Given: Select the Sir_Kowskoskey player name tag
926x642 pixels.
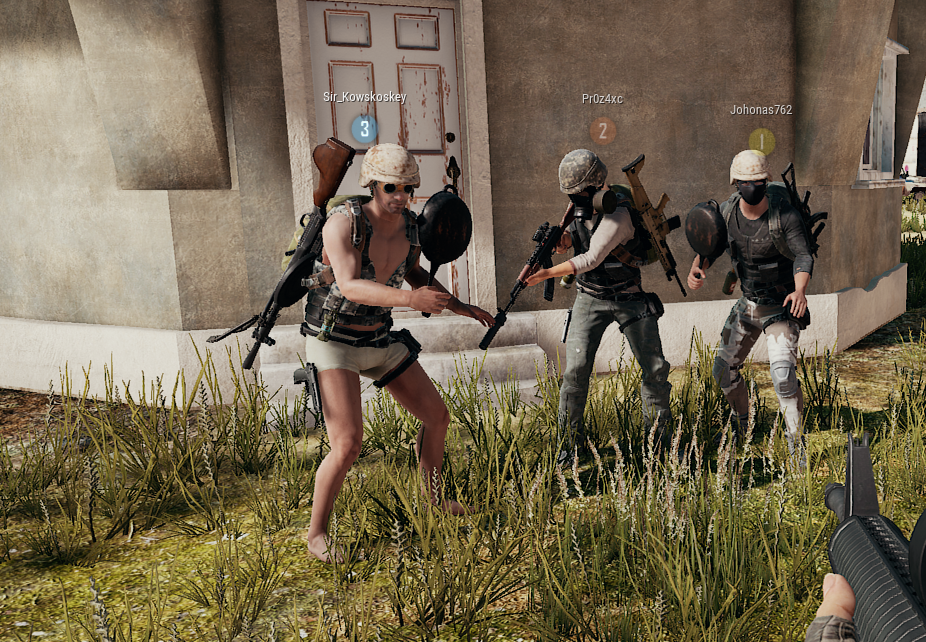Looking at the screenshot, I should click(x=364, y=97).
